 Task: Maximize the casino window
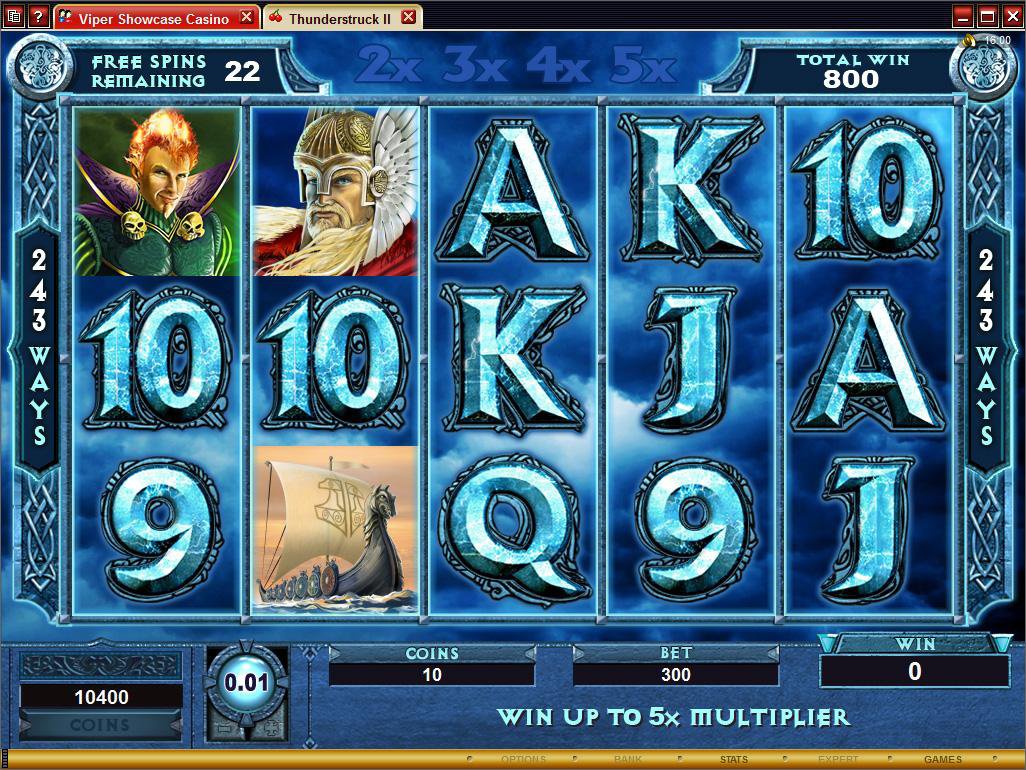(x=987, y=17)
